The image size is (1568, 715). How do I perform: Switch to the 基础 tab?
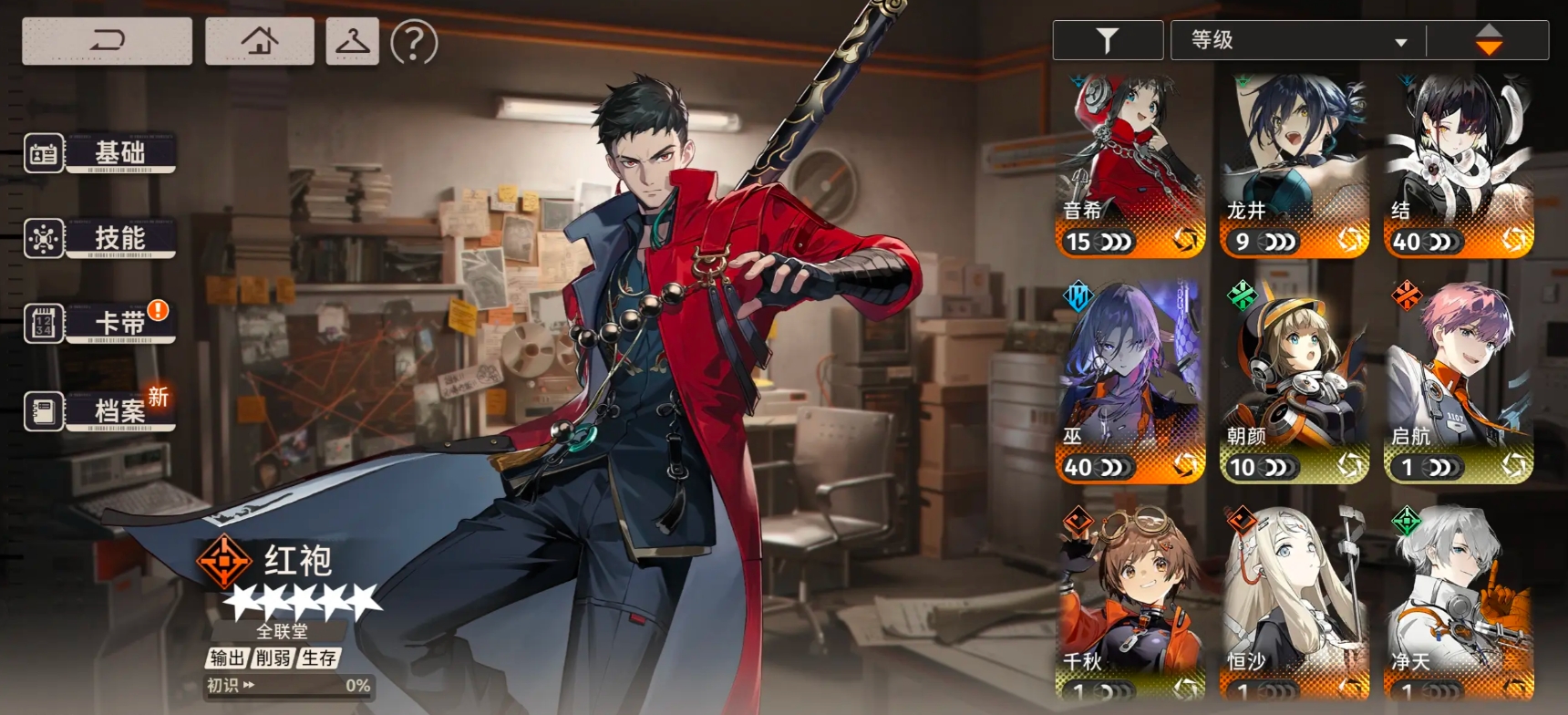[100, 153]
